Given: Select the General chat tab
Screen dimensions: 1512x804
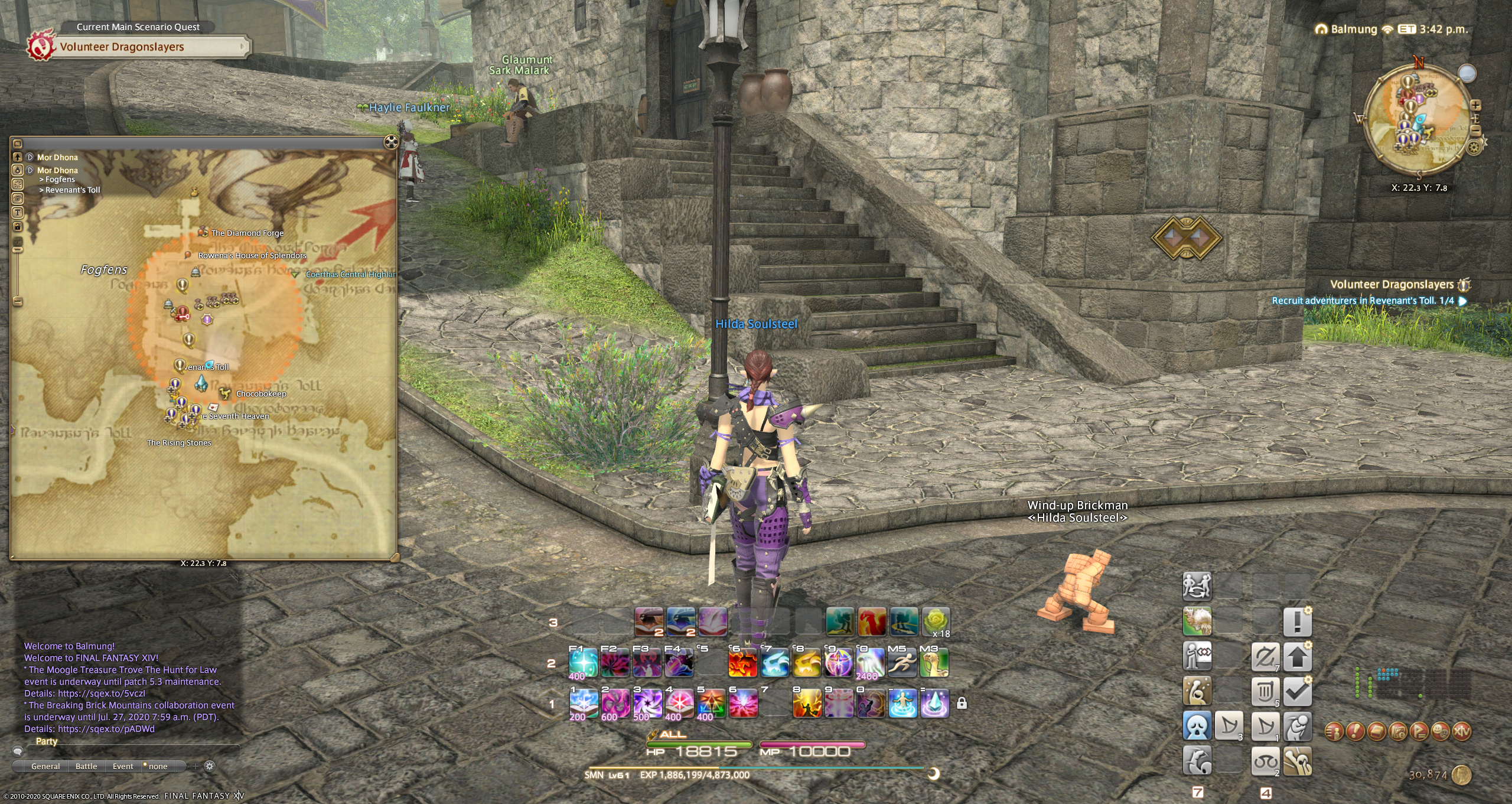Looking at the screenshot, I should 45,766.
